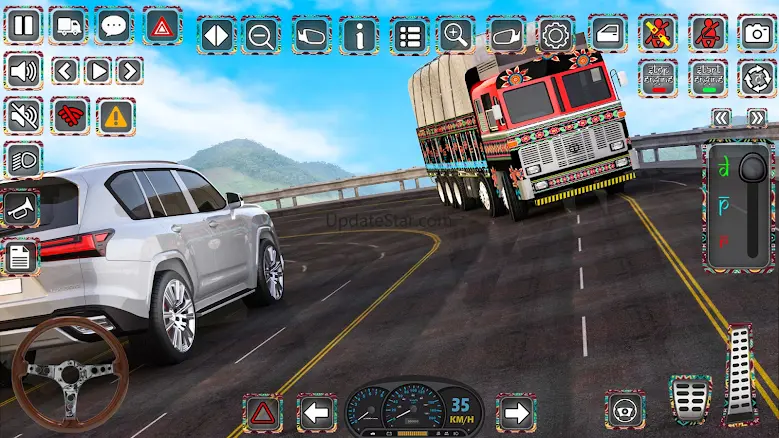Screen dimensions: 779x438
Task: Open the list menu icon
Action: click(x=408, y=36)
